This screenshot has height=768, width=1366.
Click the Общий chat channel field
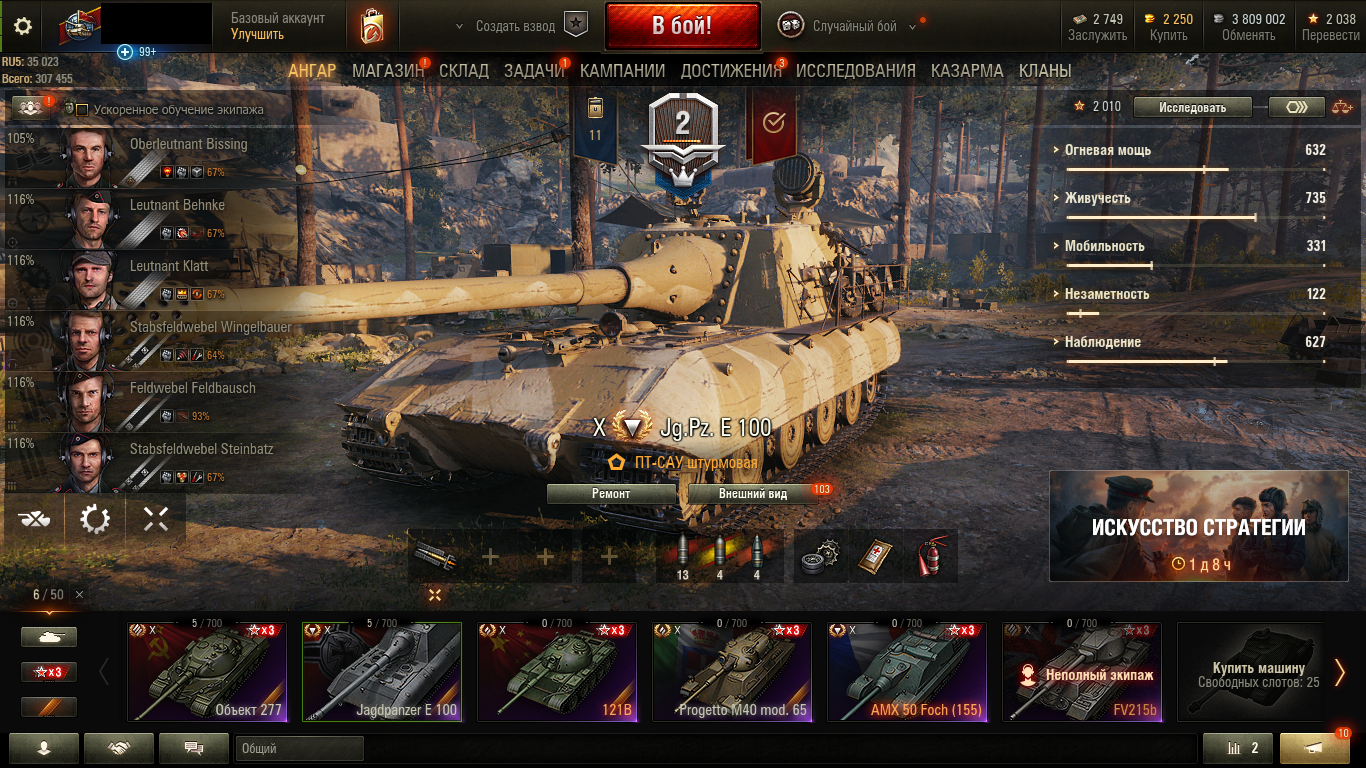[x=299, y=748]
